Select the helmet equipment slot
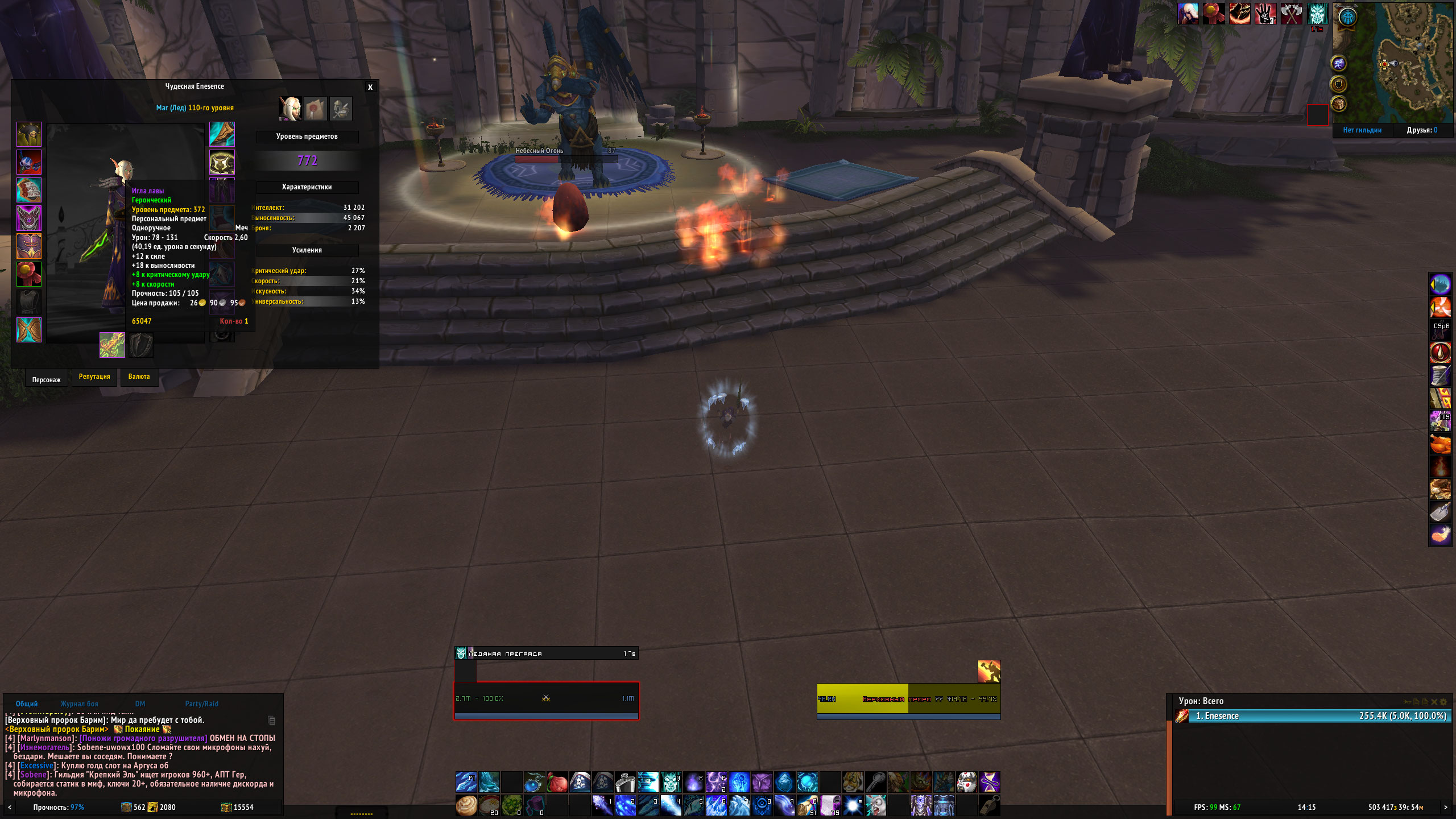The image size is (1456, 819). (x=29, y=135)
